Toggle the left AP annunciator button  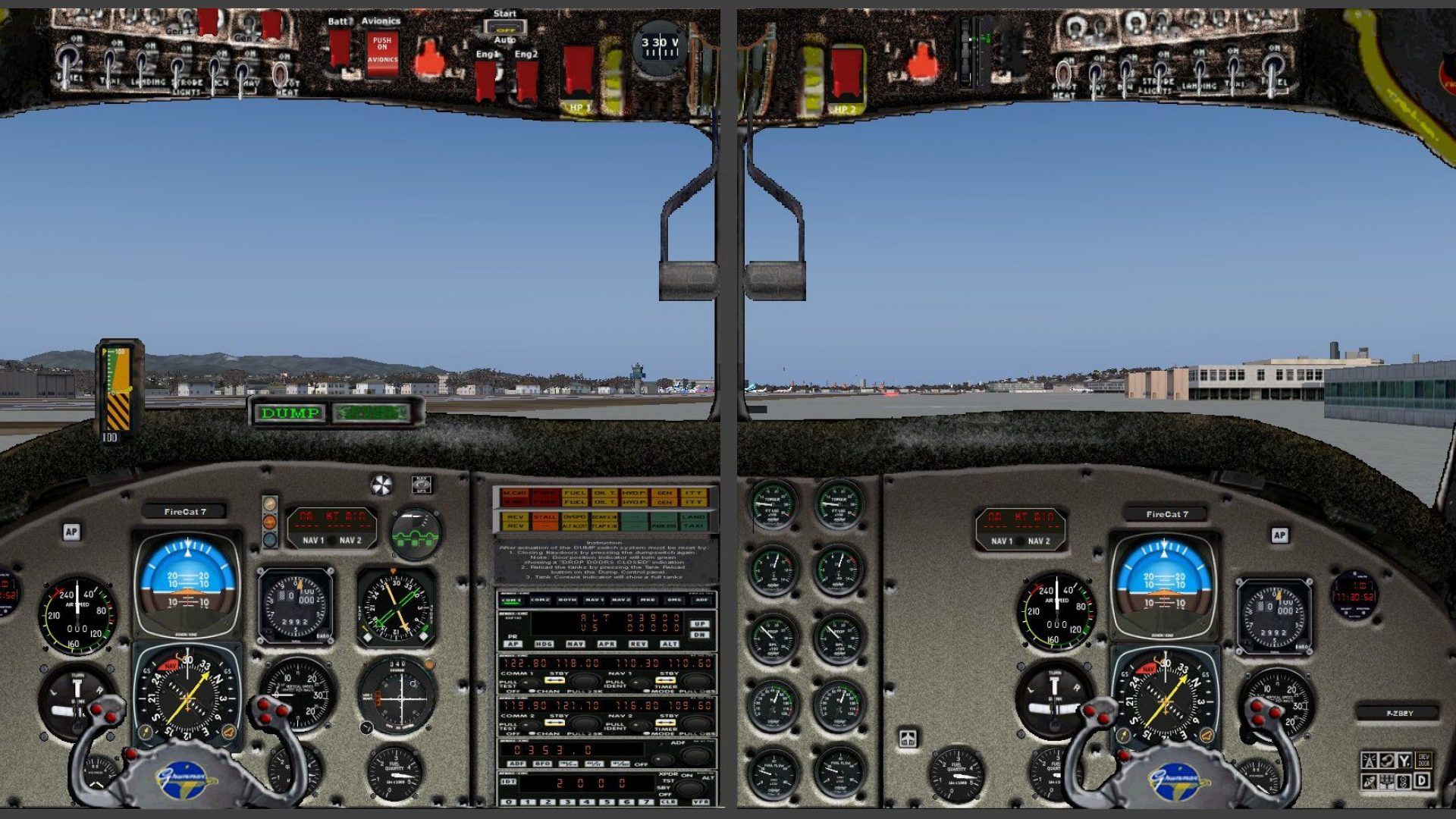71,532
